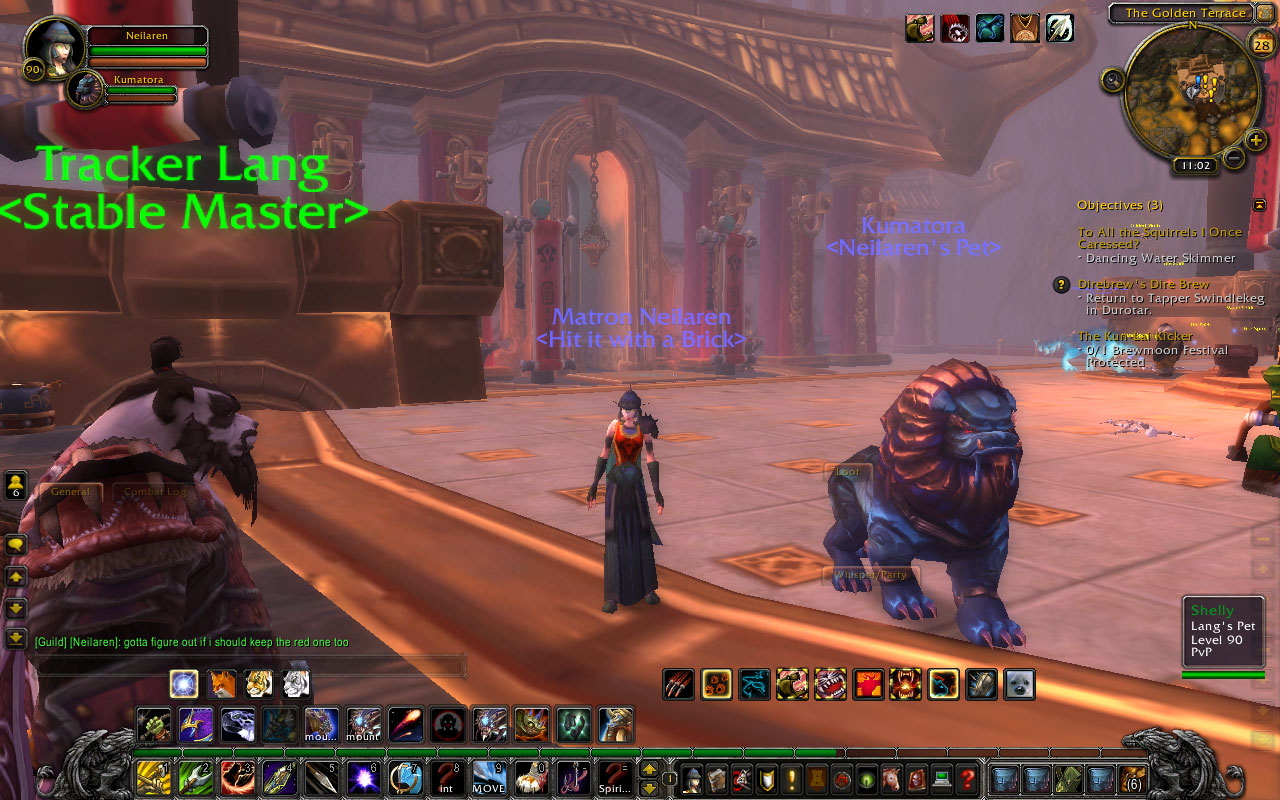Select Kumatora's pet portrait
The image size is (1280, 800).
tap(84, 90)
